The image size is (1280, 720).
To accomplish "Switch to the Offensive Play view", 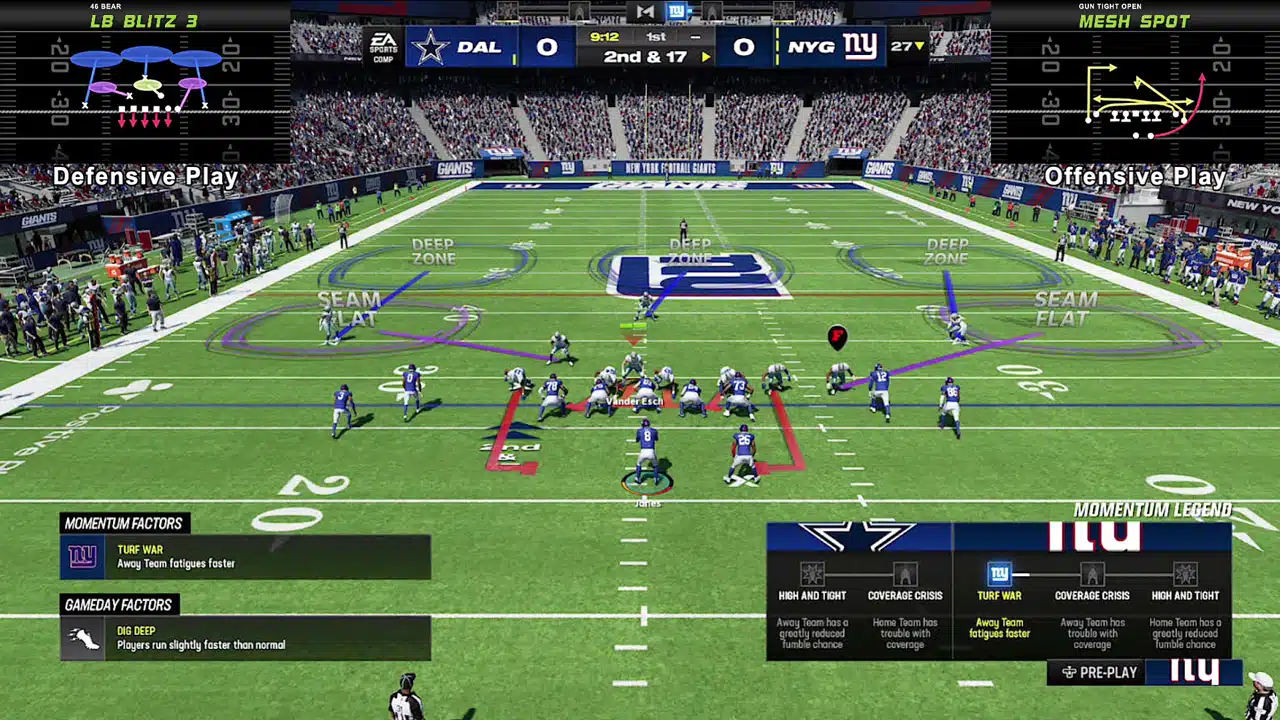I will (1134, 176).
